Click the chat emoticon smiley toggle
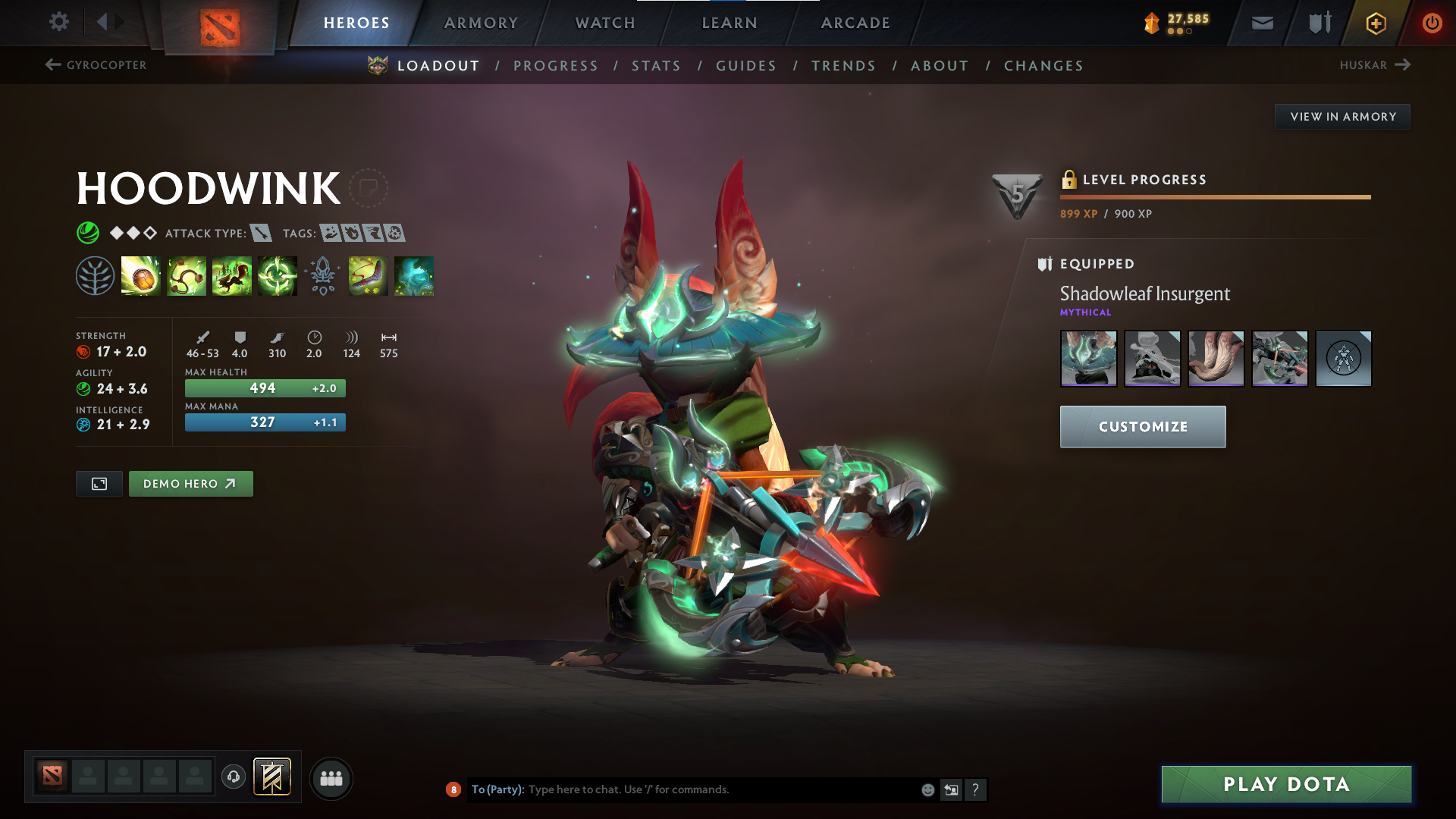 click(927, 789)
